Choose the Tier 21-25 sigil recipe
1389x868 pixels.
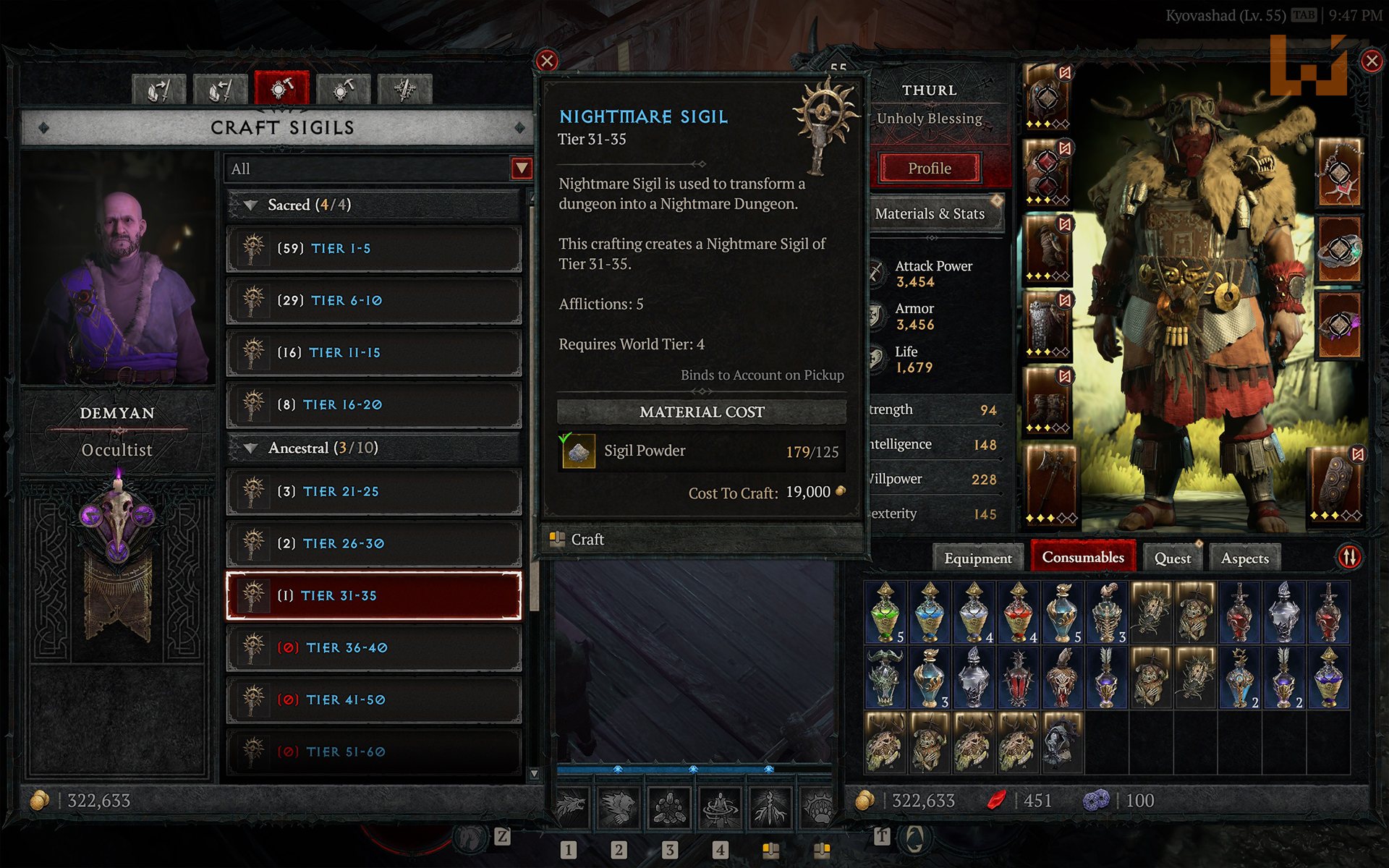click(x=373, y=492)
